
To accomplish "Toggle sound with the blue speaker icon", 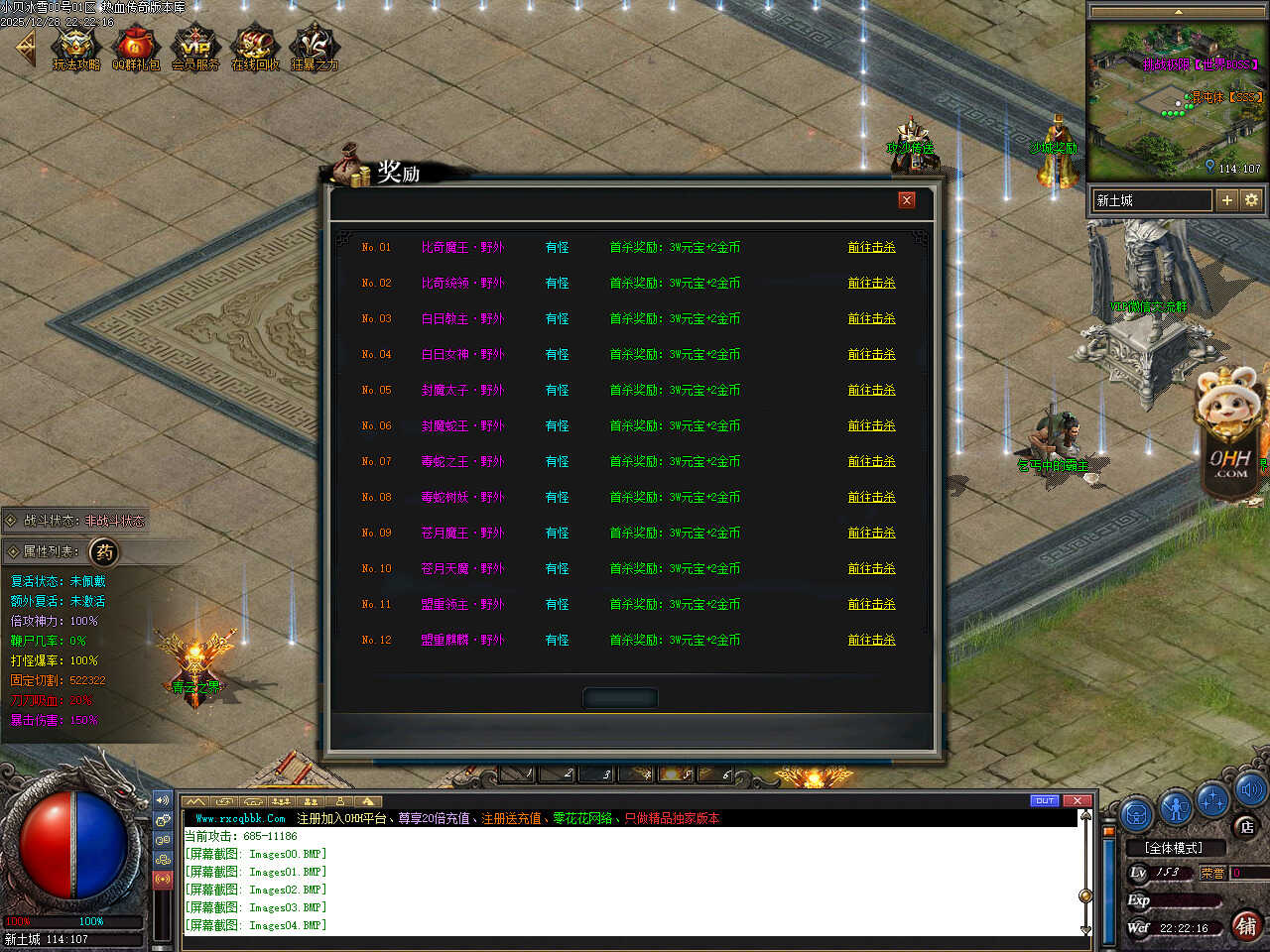I will coord(1249,789).
